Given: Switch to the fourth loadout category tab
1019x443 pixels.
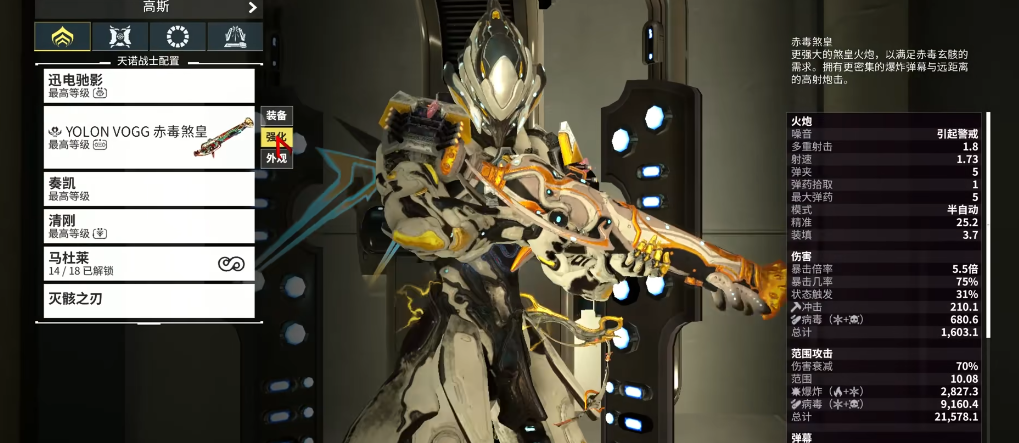Looking at the screenshot, I should (235, 37).
